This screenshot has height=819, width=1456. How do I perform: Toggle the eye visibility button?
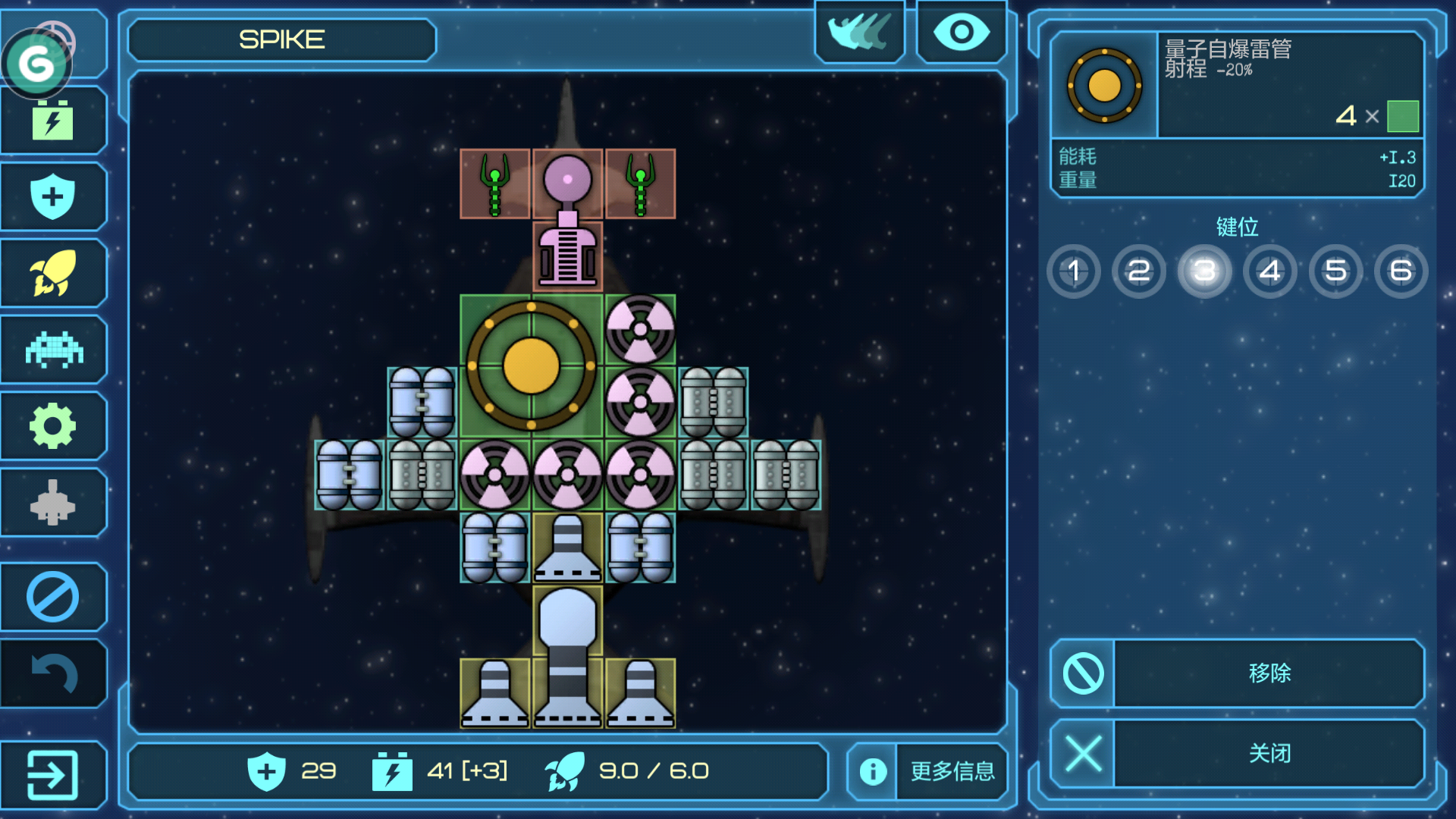[962, 33]
